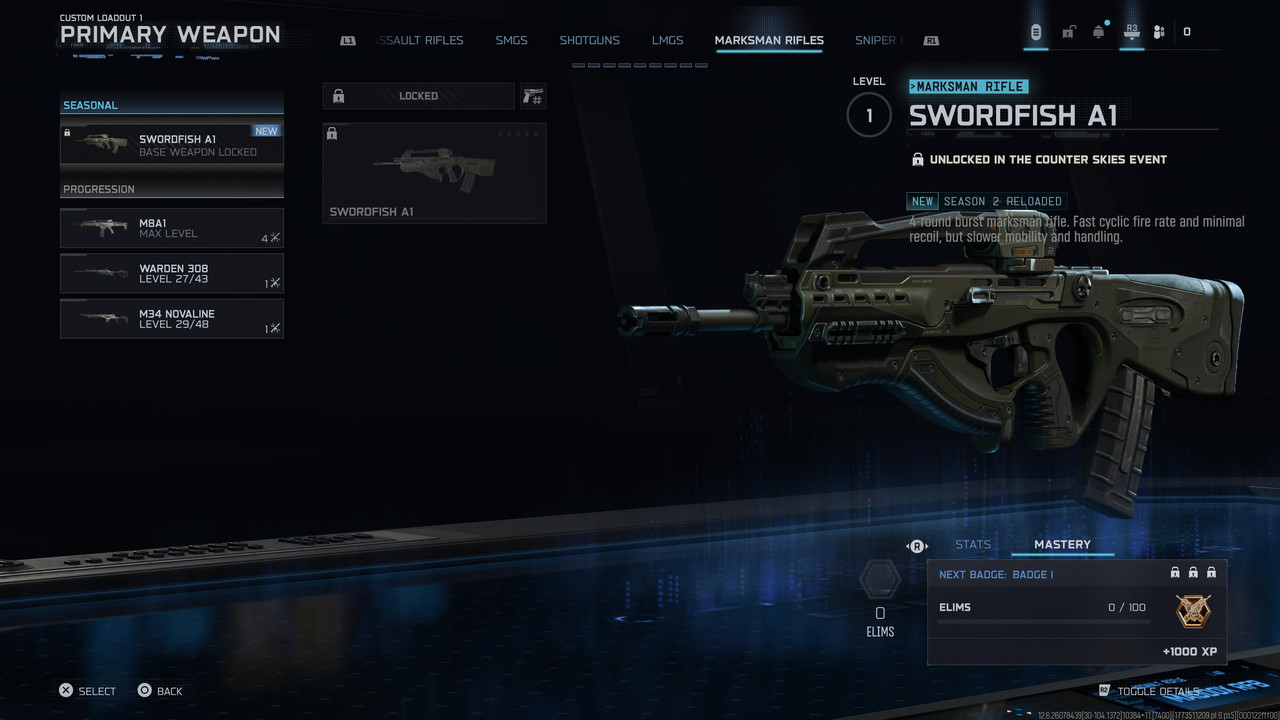Choose the Marksman Rifles tab
Screen dimensions: 1280x720
[769, 41]
